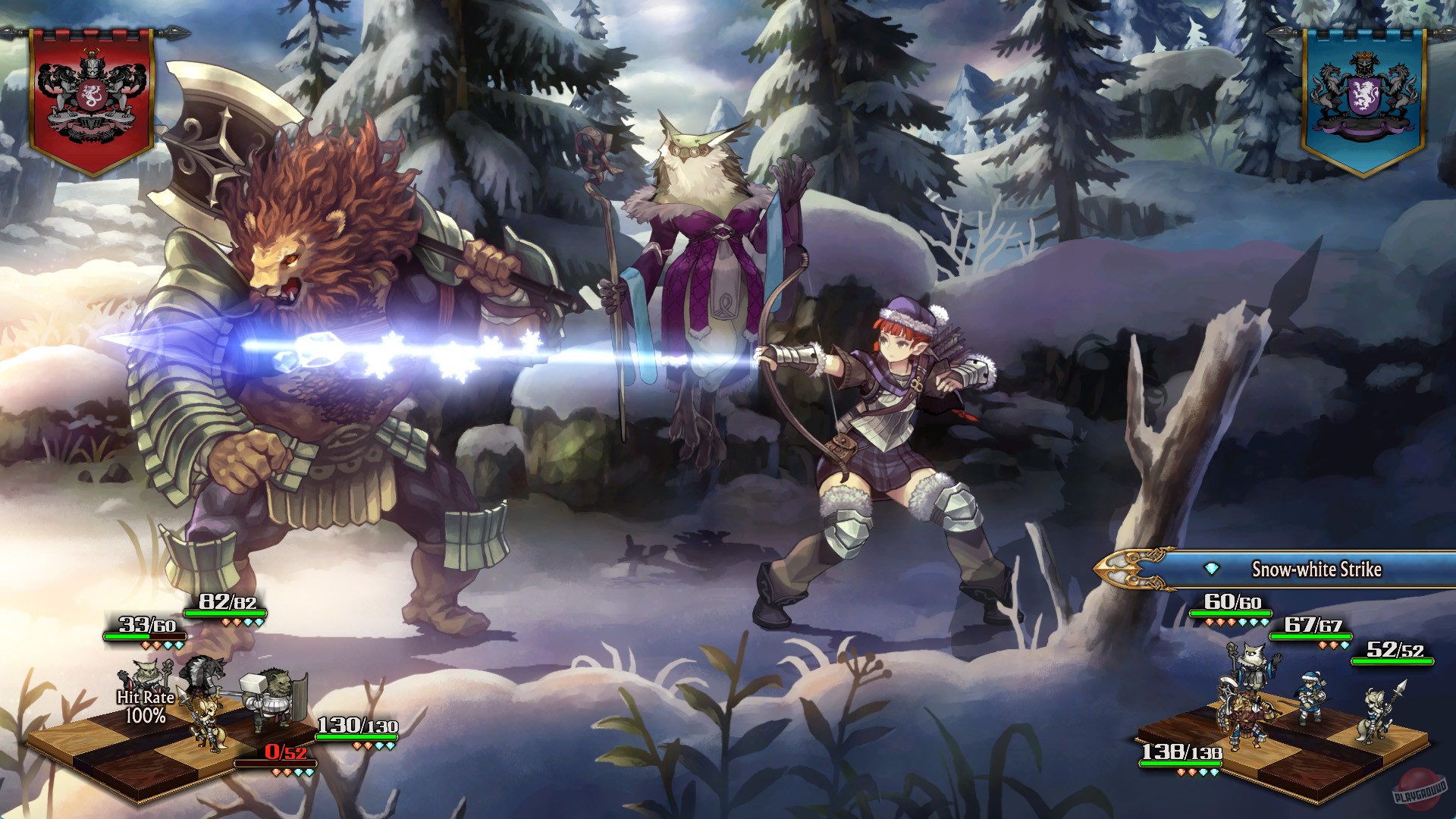Viewport: 1456px width, 819px height.
Task: Select the fox spearmaiden on the allied board
Action: pyautogui.click(x=1373, y=713)
